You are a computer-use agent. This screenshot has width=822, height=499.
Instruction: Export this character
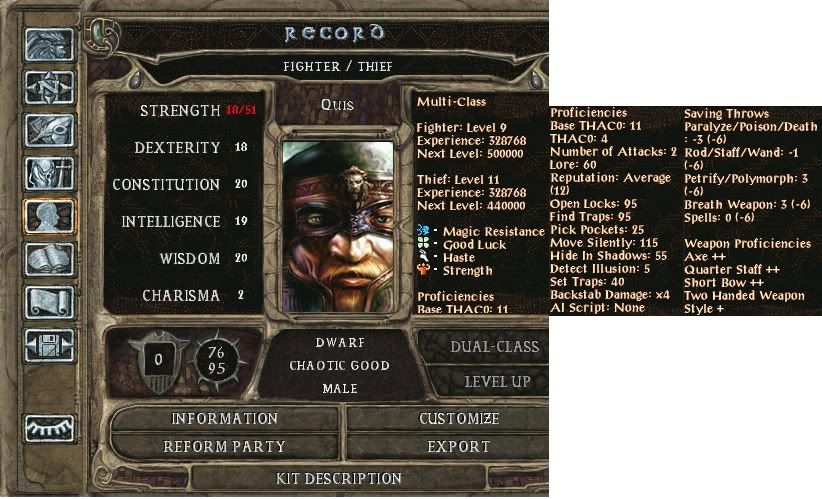pyautogui.click(x=459, y=446)
